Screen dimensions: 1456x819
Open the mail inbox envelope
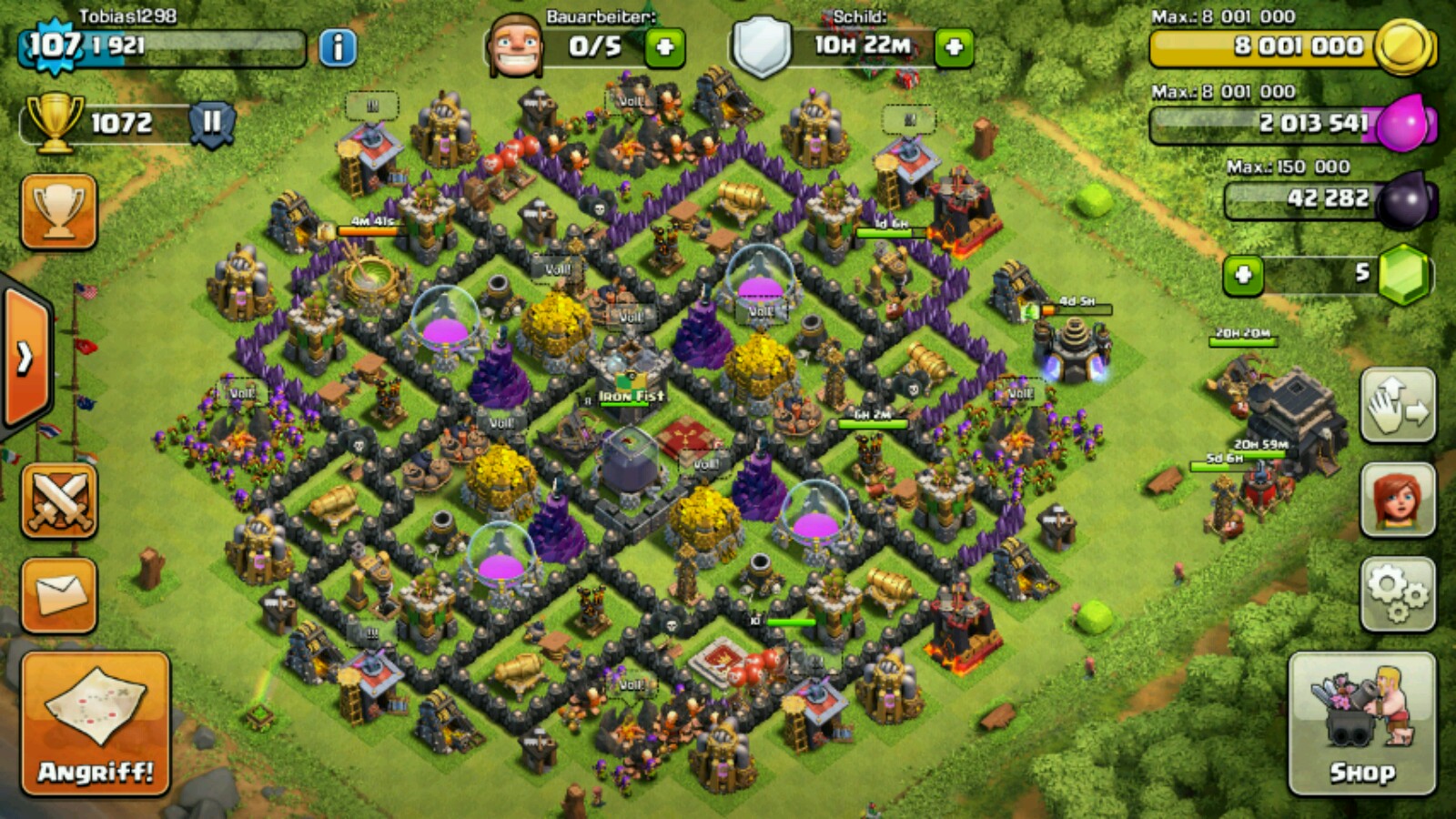tap(59, 595)
